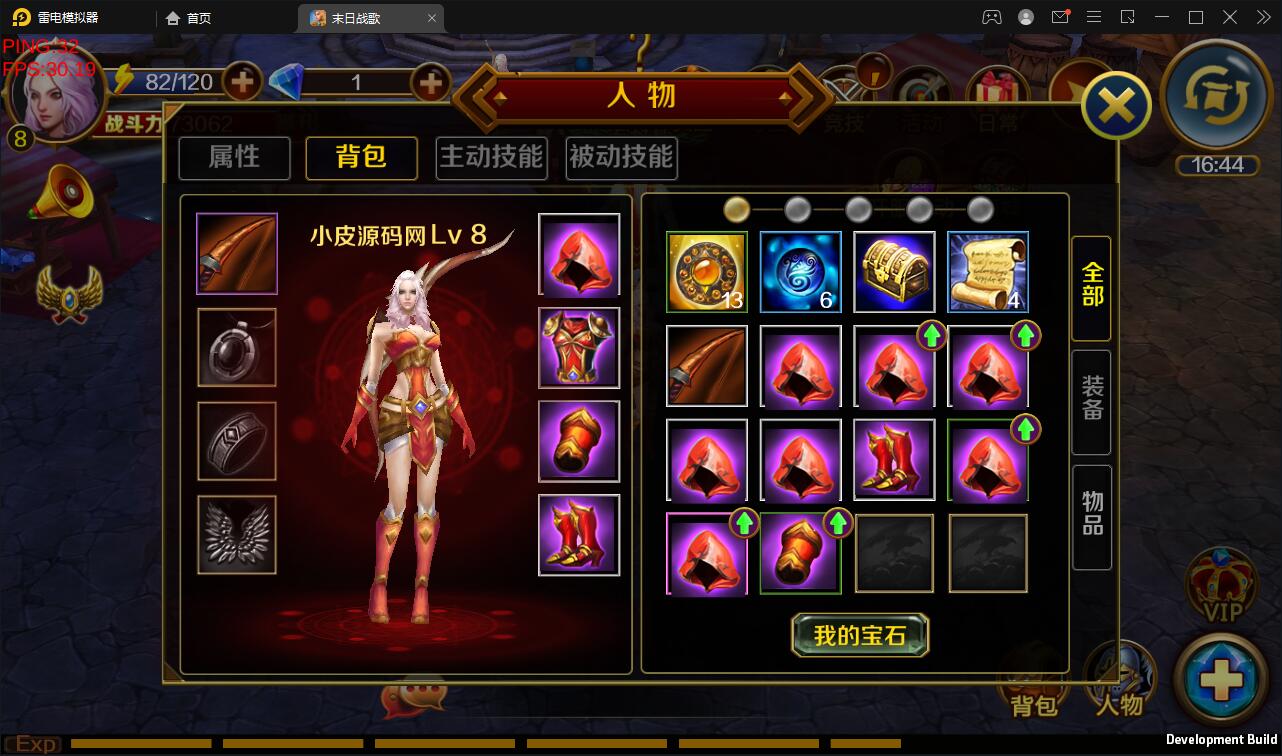1282x756 pixels.
Task: Switch inventory filter to 装备
Action: (1091, 402)
